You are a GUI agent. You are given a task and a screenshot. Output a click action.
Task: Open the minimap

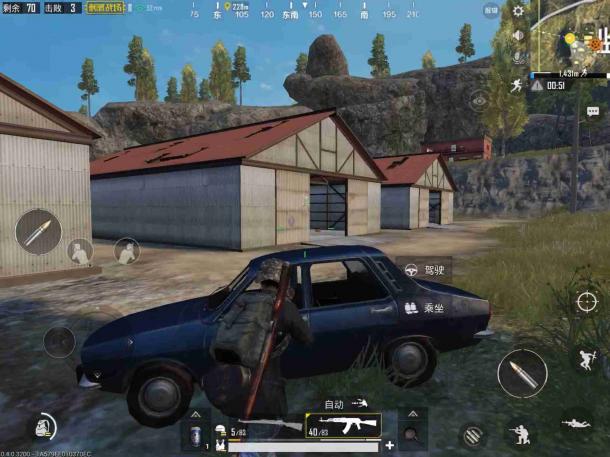click(x=571, y=36)
